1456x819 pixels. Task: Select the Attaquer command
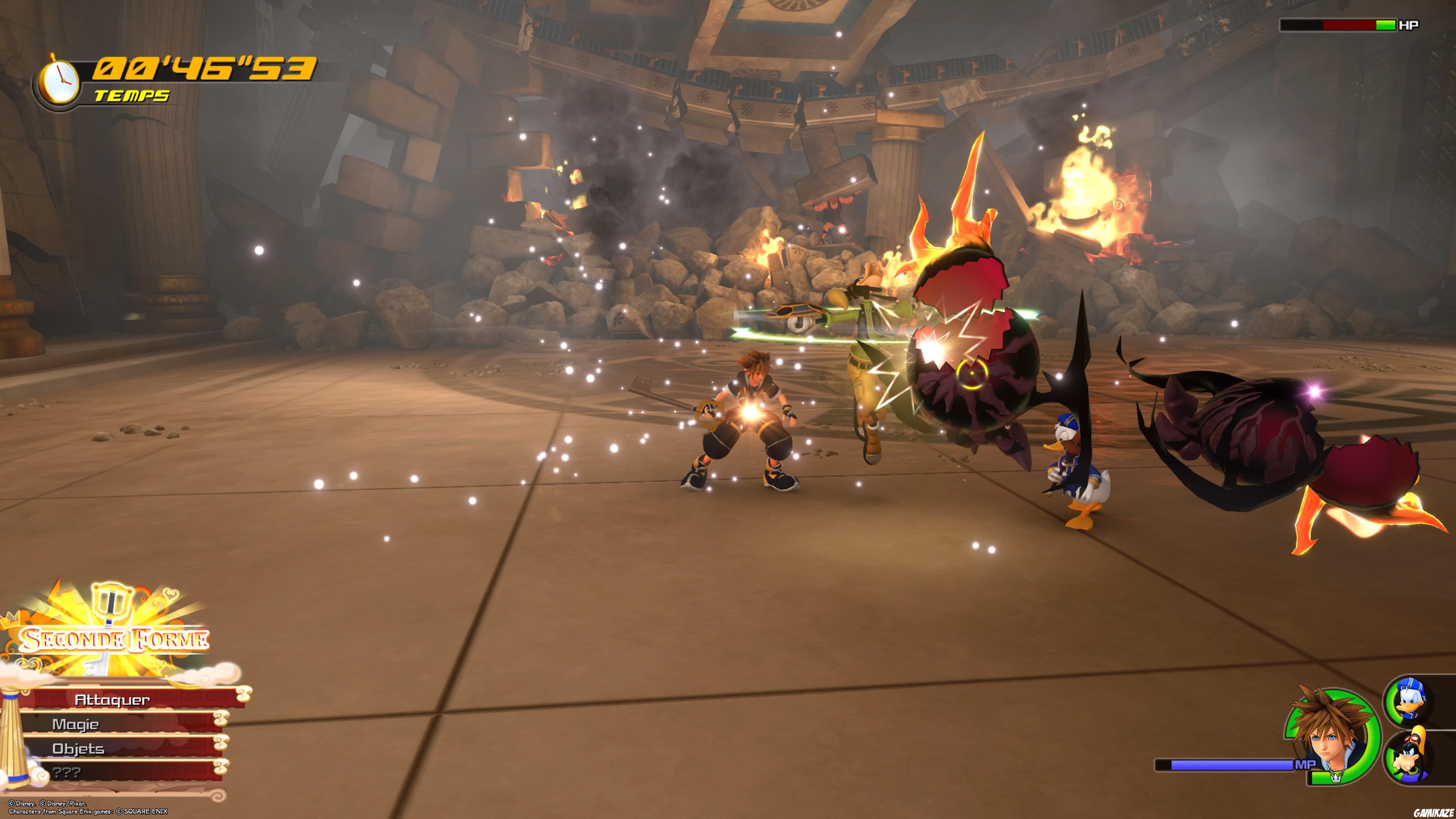click(x=113, y=700)
